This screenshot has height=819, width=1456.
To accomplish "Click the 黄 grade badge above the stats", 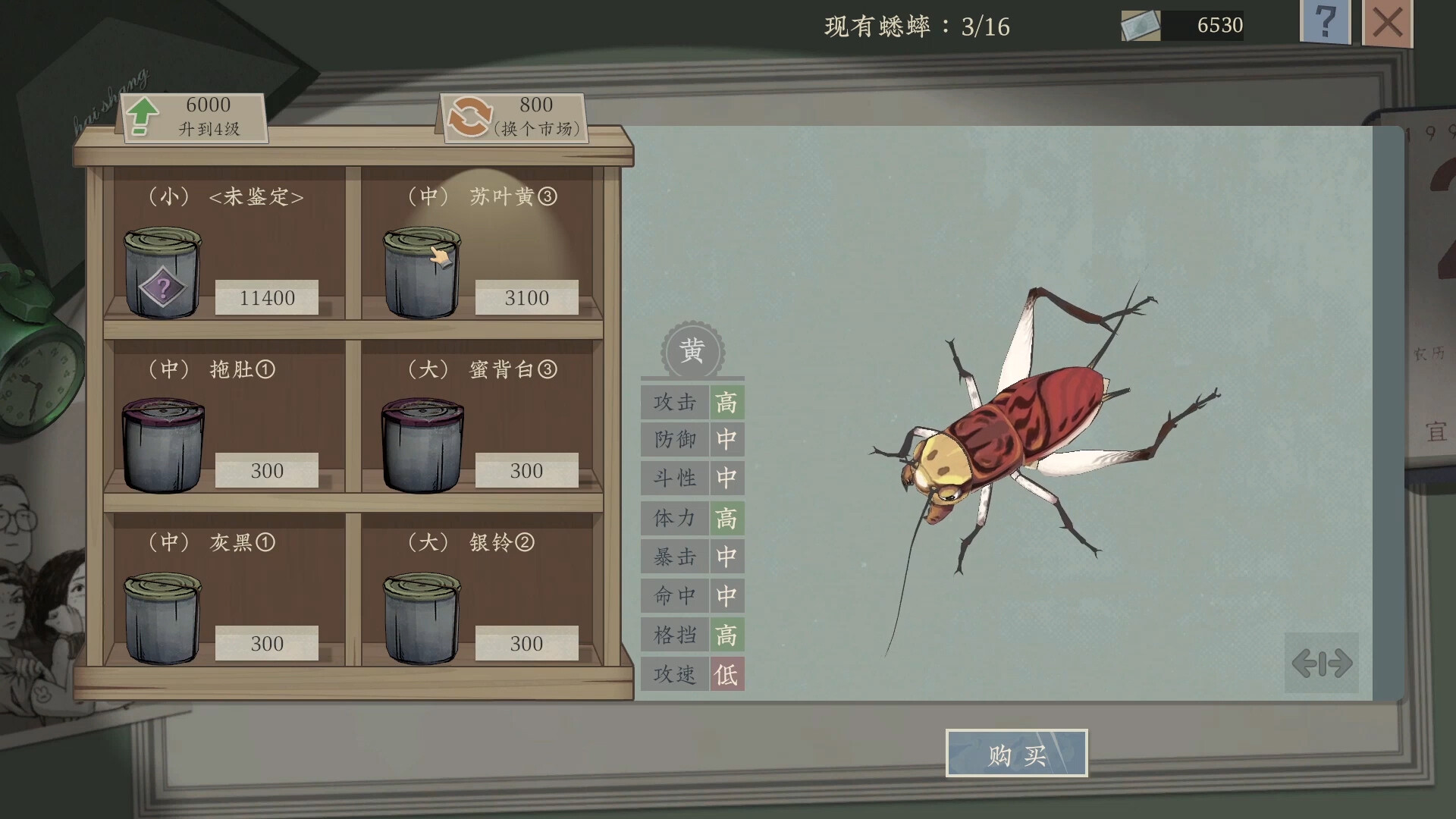I will (692, 350).
